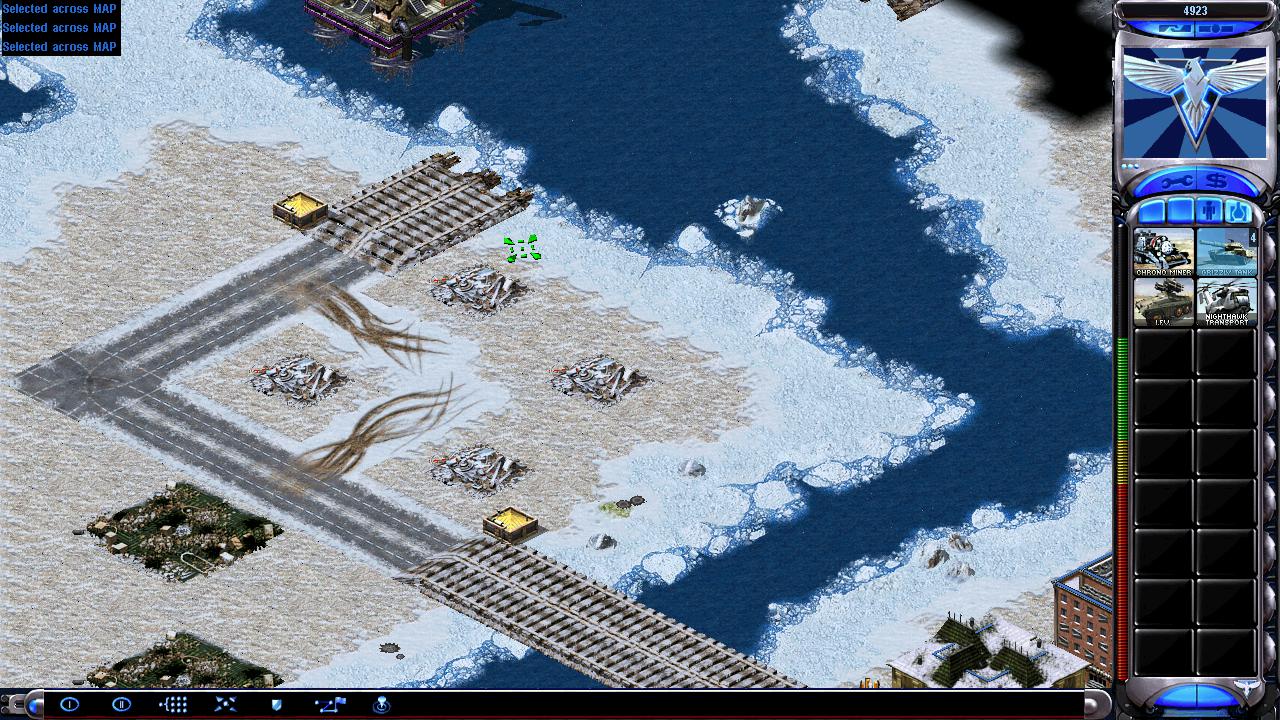Queue a Chrono Miner for production

click(1163, 252)
